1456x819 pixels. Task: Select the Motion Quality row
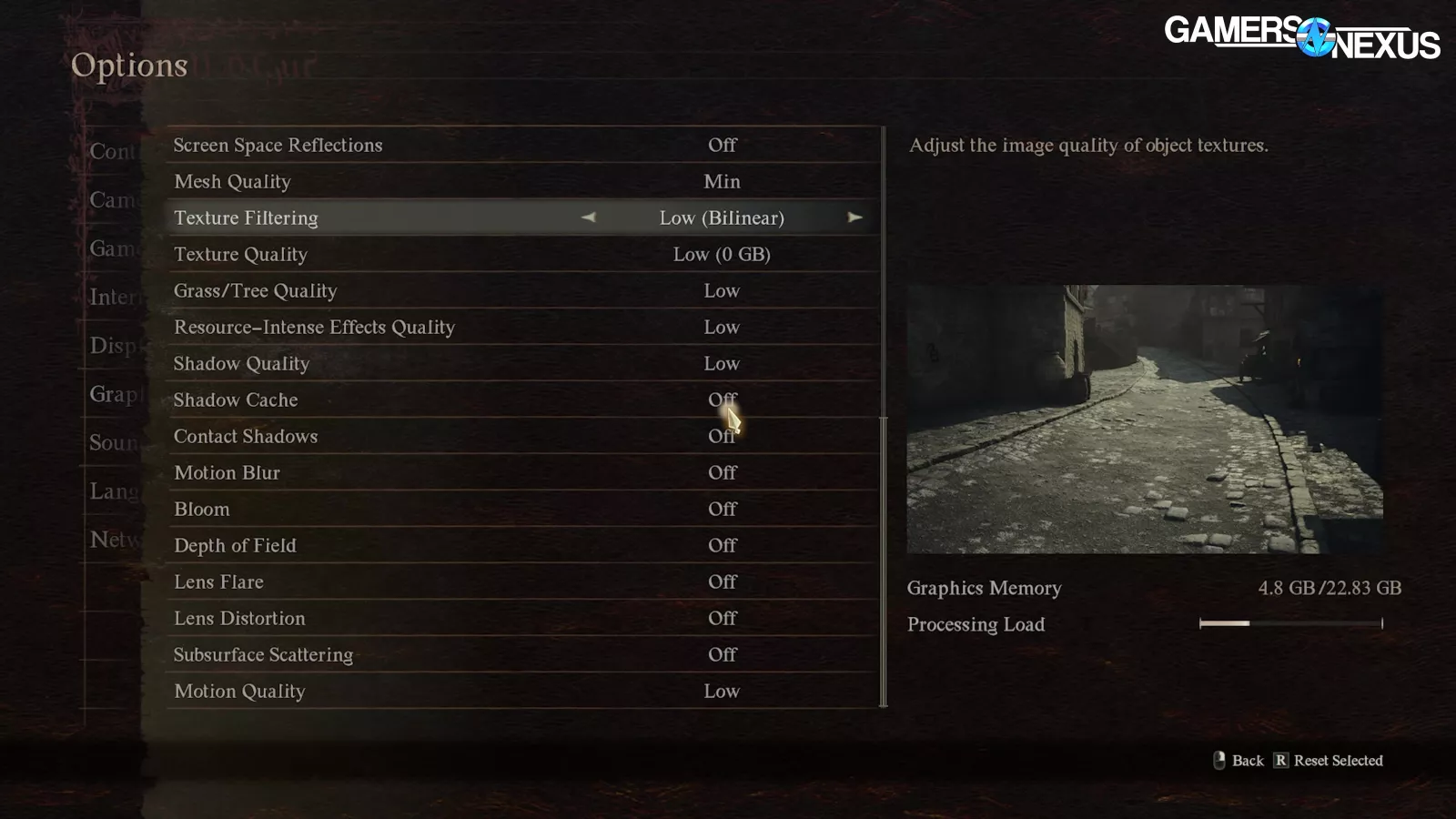523,691
